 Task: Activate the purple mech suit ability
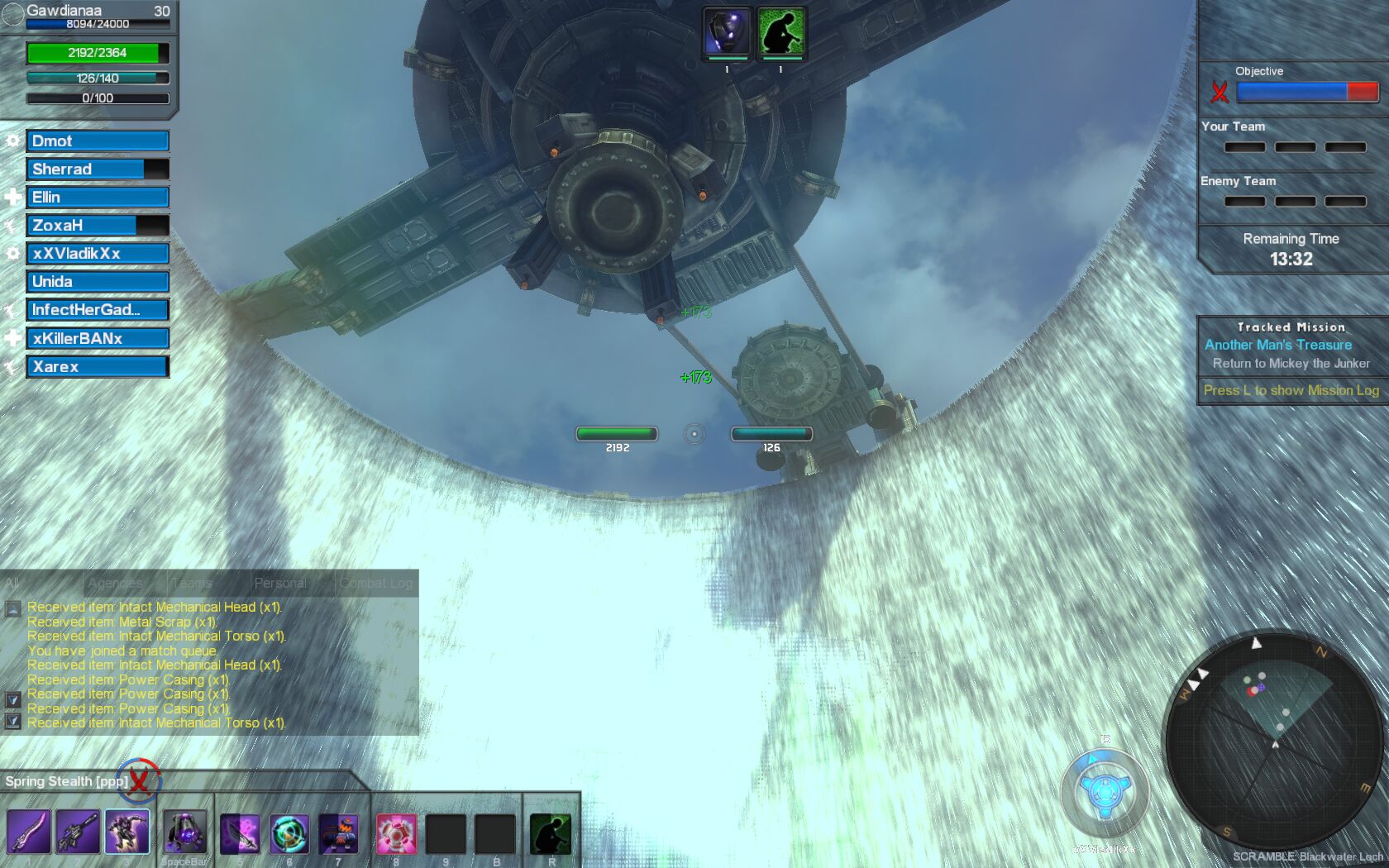(x=127, y=832)
